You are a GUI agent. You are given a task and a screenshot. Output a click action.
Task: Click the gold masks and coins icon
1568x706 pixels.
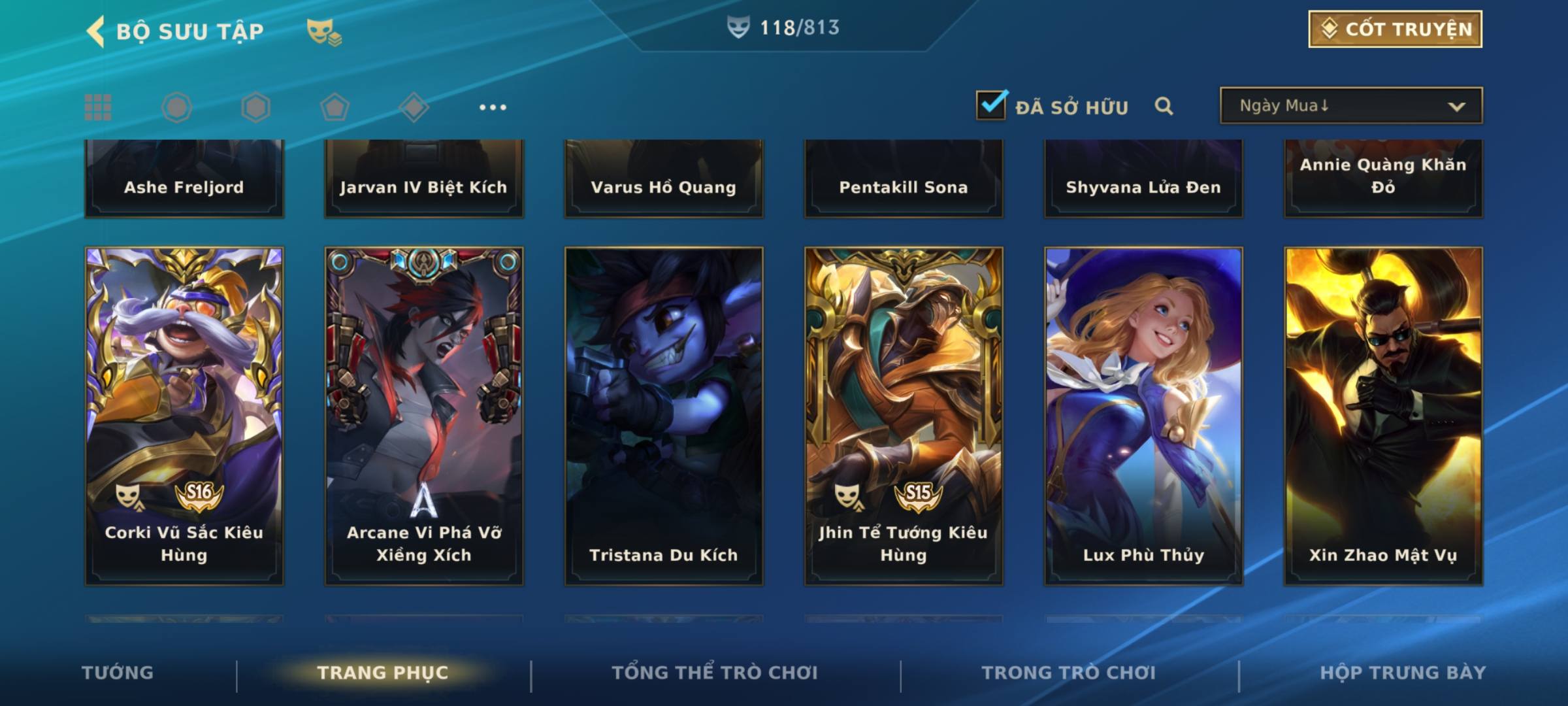pos(324,31)
